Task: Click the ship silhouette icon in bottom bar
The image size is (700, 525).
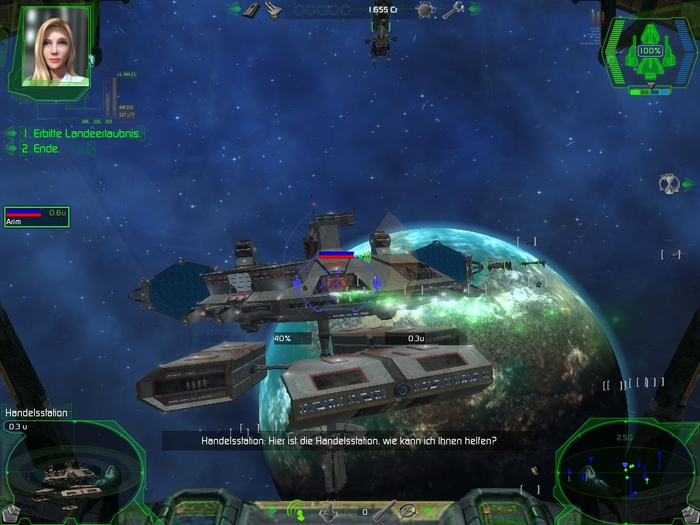Action: click(x=330, y=511)
